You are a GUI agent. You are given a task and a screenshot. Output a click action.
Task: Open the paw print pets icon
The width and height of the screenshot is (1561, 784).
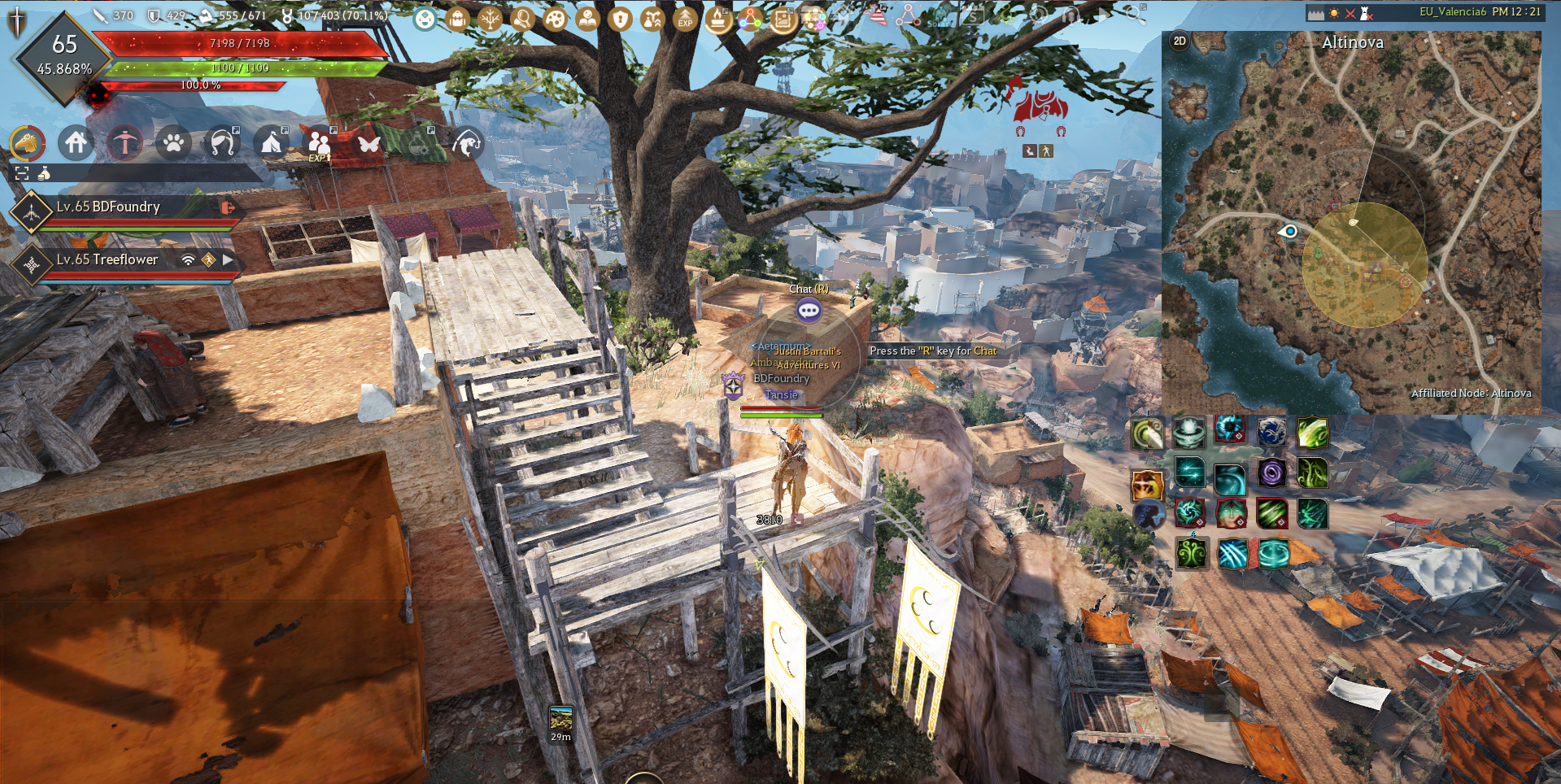tap(173, 143)
